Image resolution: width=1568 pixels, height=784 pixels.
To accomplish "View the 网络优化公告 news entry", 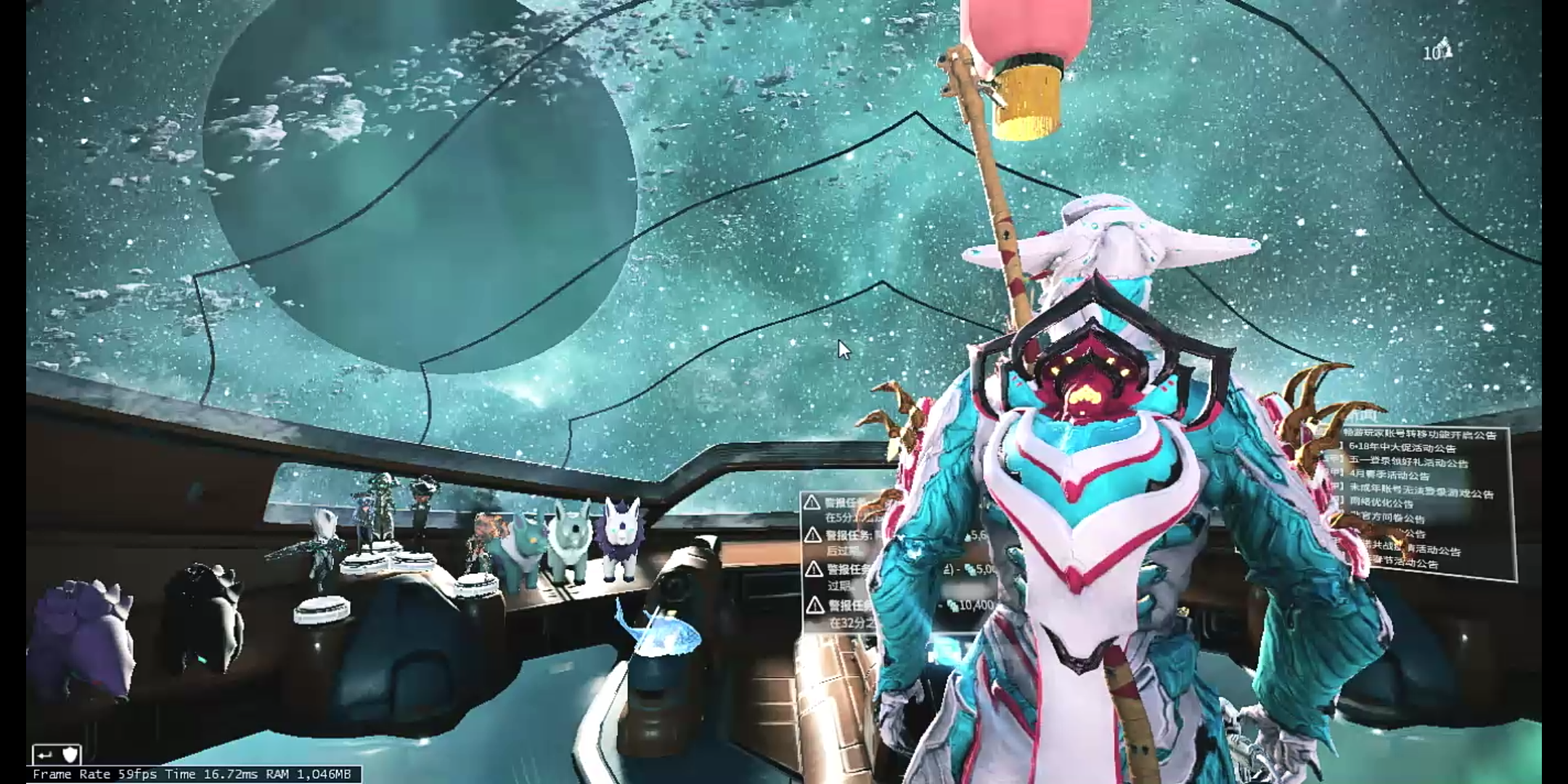I will (1381, 503).
